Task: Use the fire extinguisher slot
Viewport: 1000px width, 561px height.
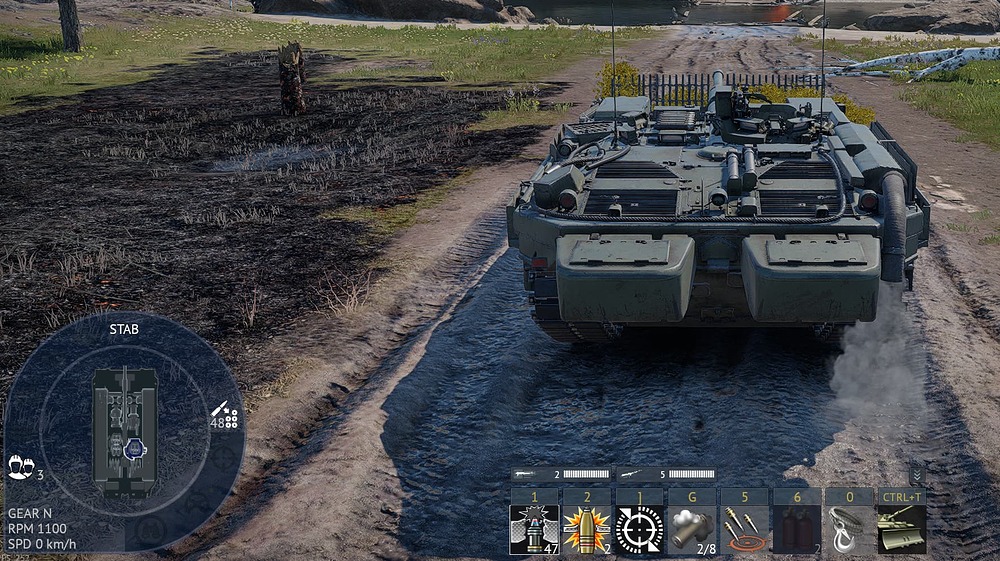Action: click(x=797, y=528)
